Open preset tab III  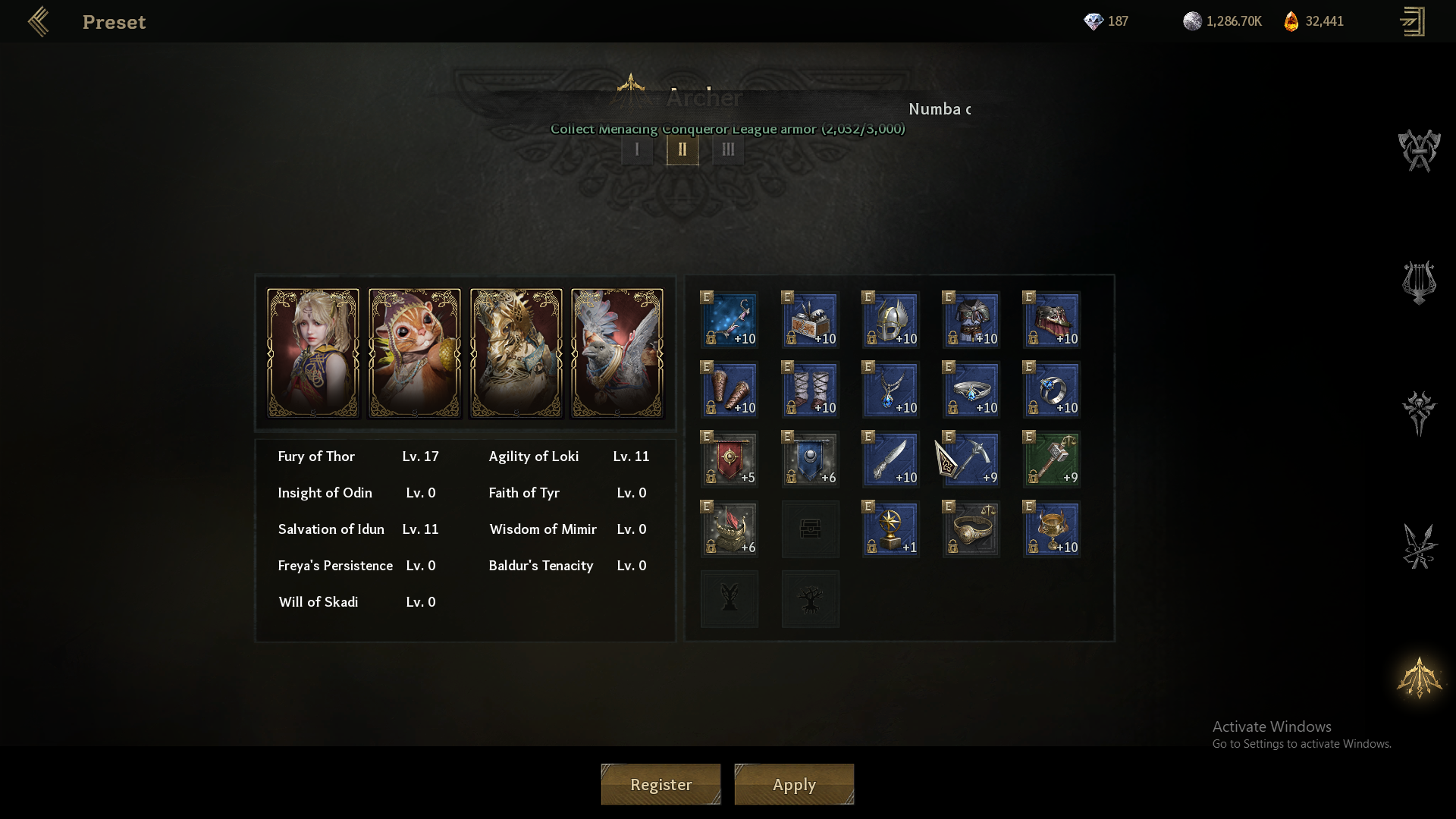(728, 149)
